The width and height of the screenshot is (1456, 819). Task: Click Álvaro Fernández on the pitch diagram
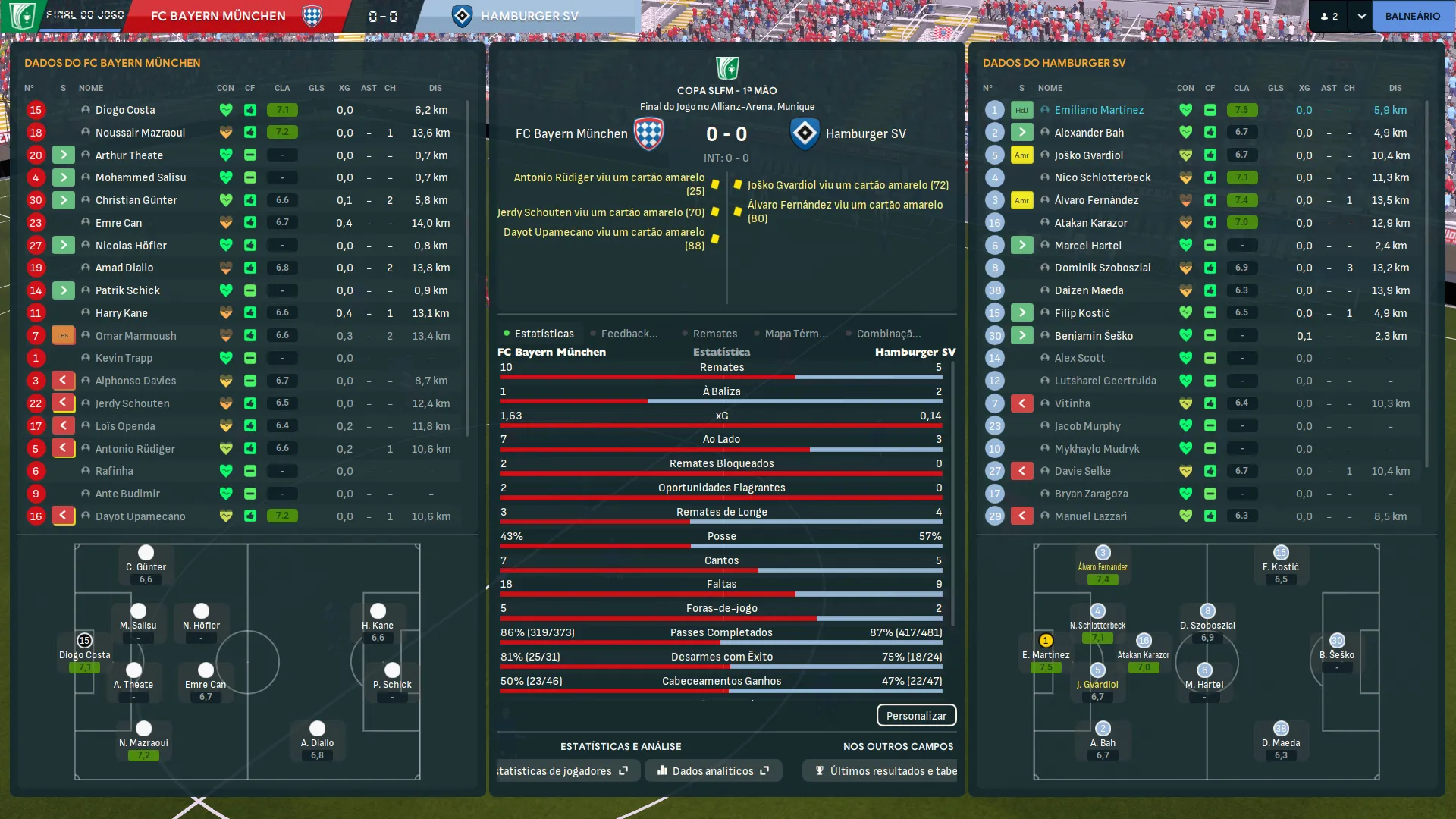click(x=1103, y=554)
